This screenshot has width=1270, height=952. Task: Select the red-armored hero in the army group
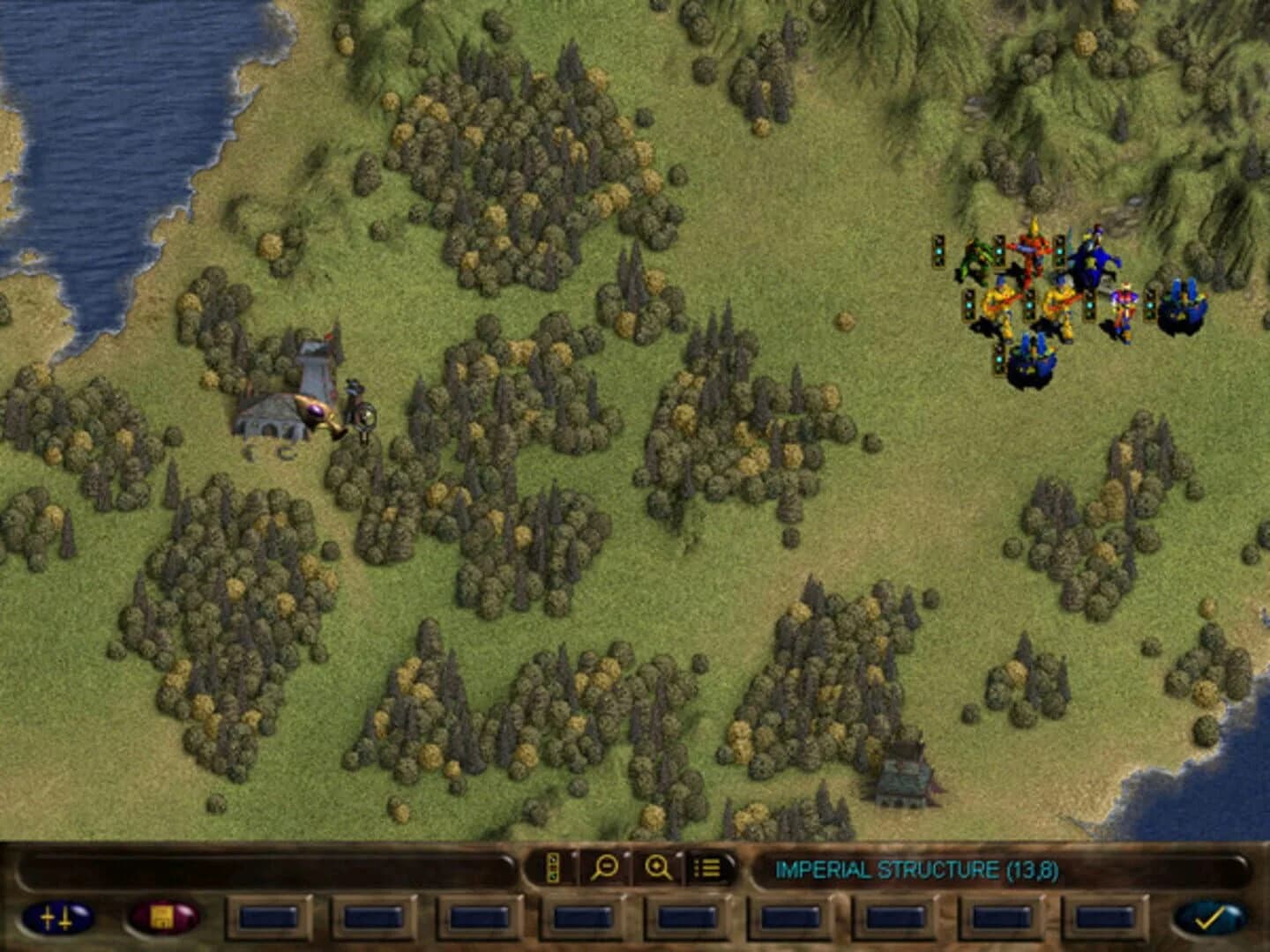(1032, 251)
